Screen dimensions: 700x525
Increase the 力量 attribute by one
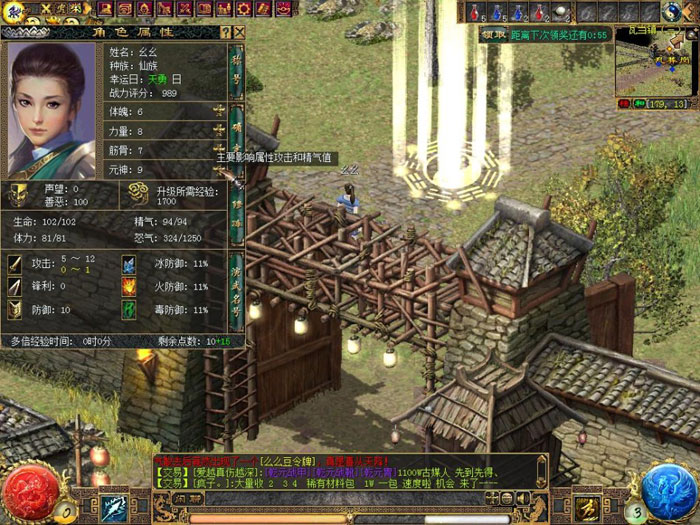[x=219, y=131]
